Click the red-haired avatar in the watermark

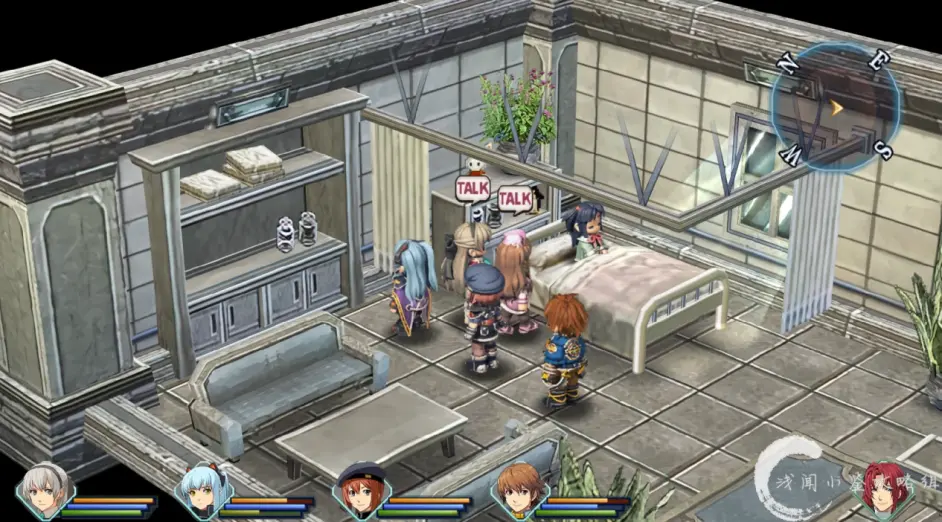[886, 488]
